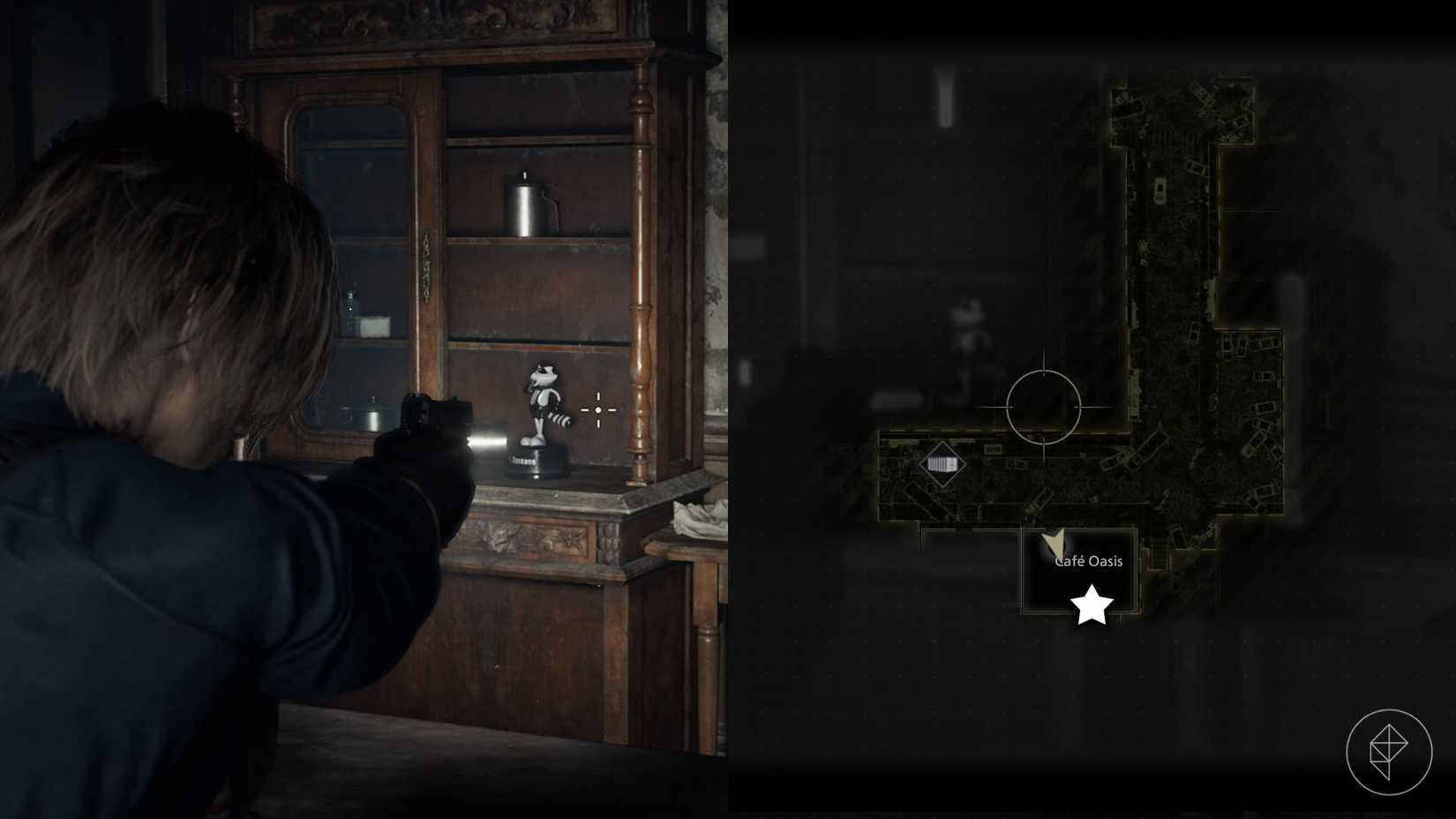Viewport: 1456px width, 819px height.
Task: Click the shipping container map marker icon
Action: click(x=943, y=462)
